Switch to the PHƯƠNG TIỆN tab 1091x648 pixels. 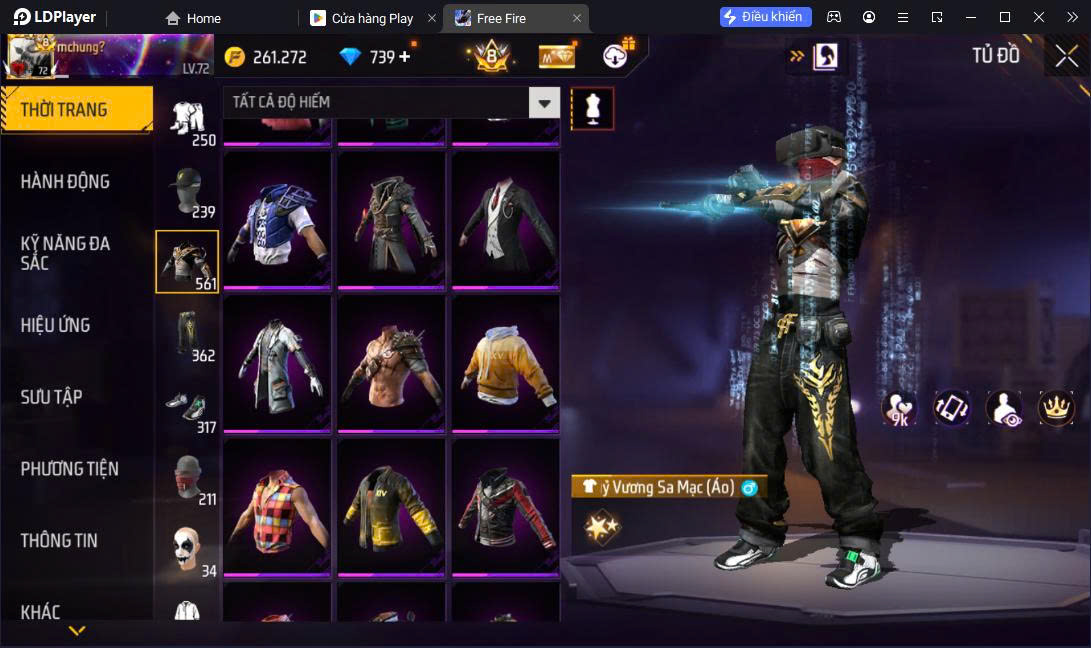[70, 468]
